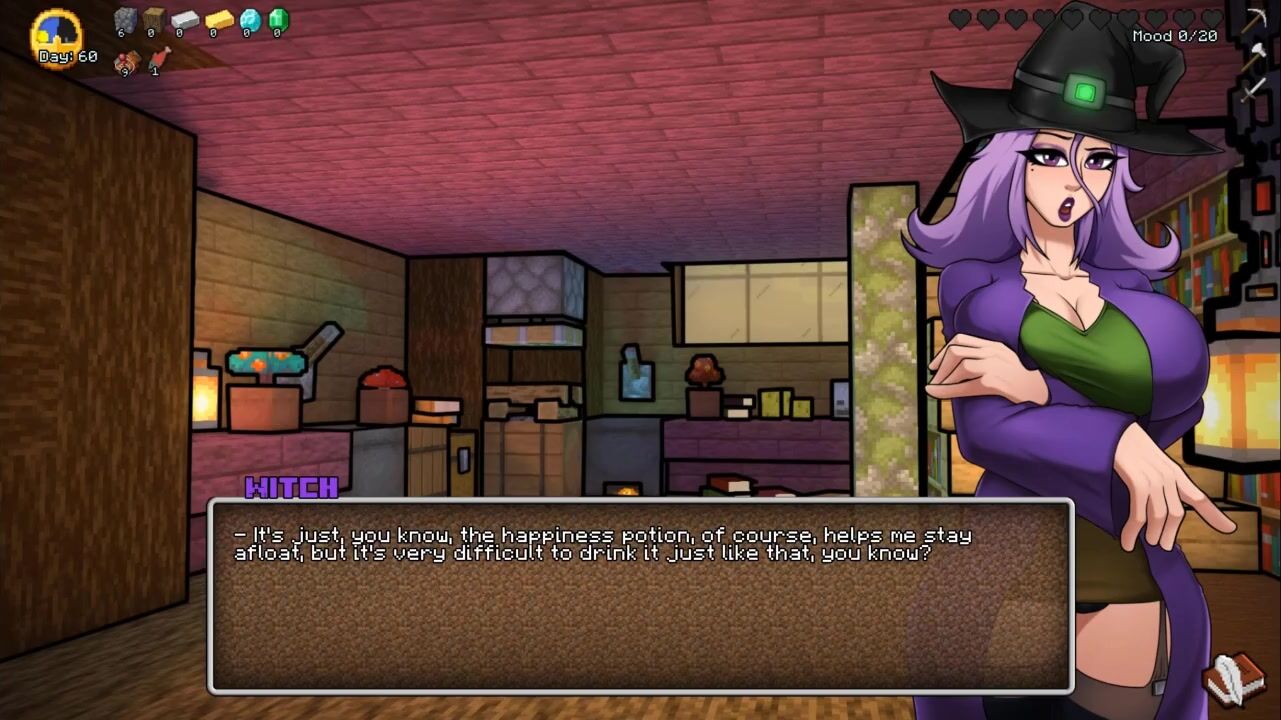This screenshot has width=1281, height=720.
Task: Click the iron ingot resource icon
Action: 184,19
